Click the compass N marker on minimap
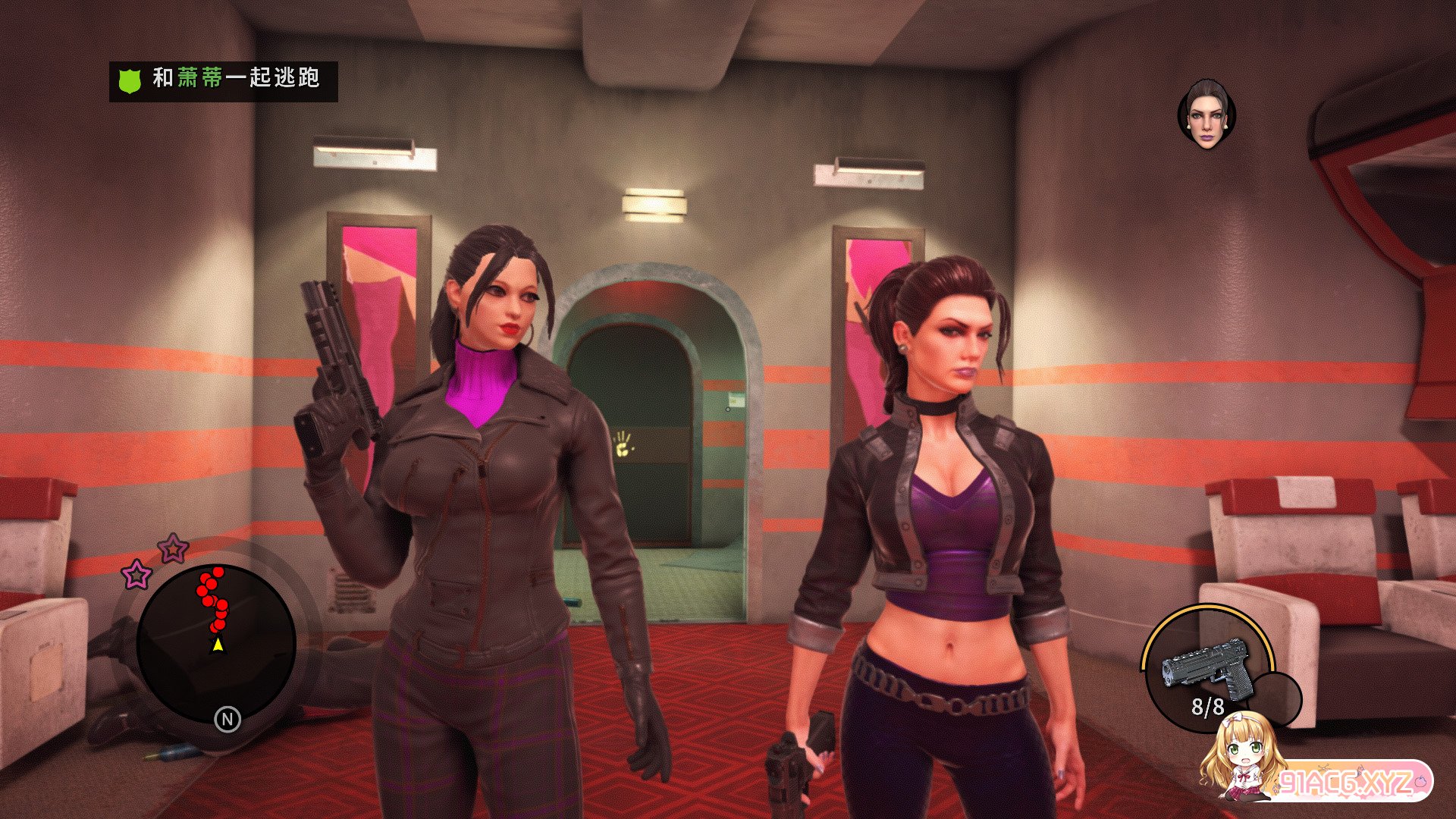 tap(227, 719)
